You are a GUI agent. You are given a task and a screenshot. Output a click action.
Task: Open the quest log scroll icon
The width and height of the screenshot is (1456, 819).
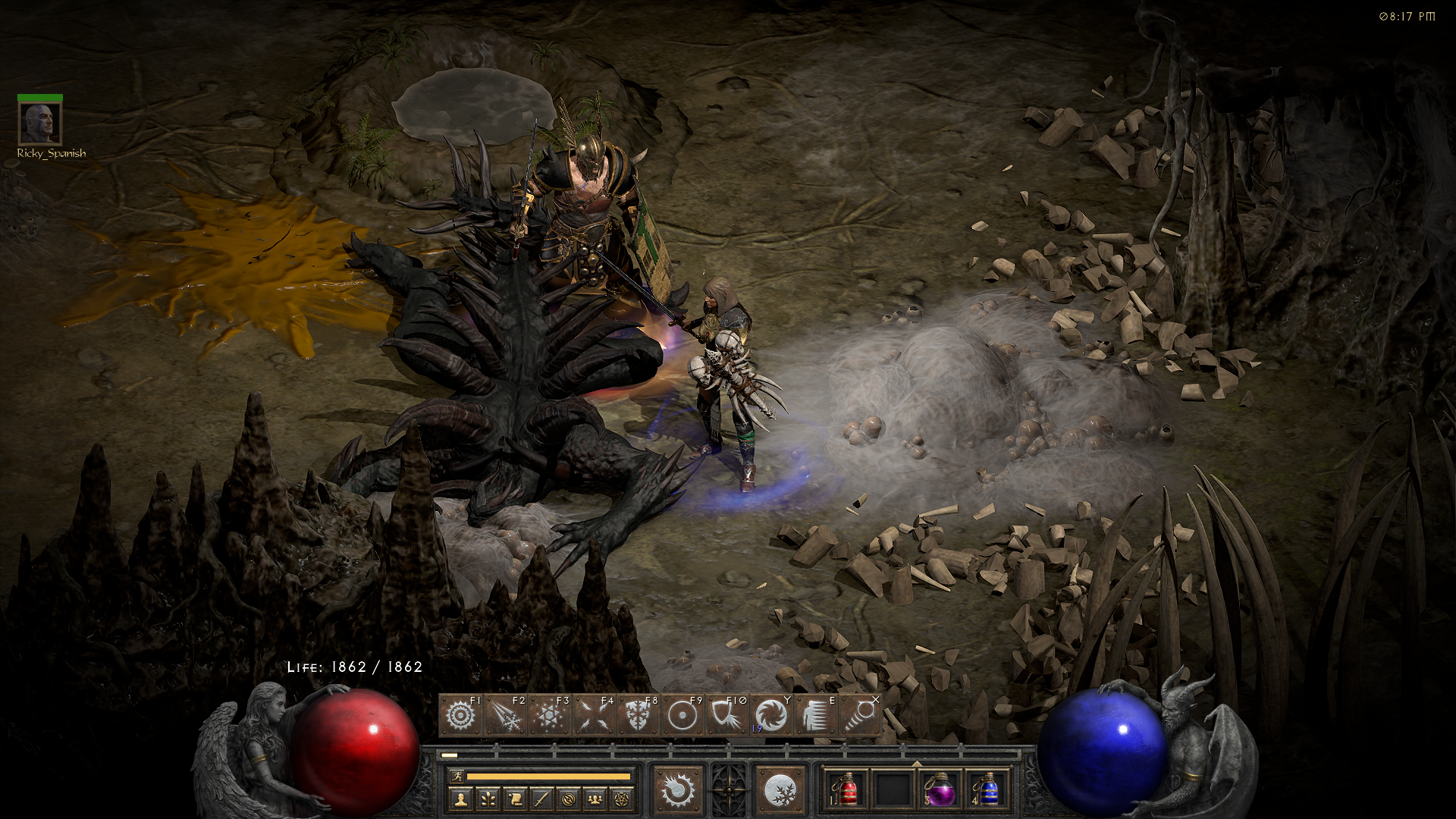click(515, 799)
